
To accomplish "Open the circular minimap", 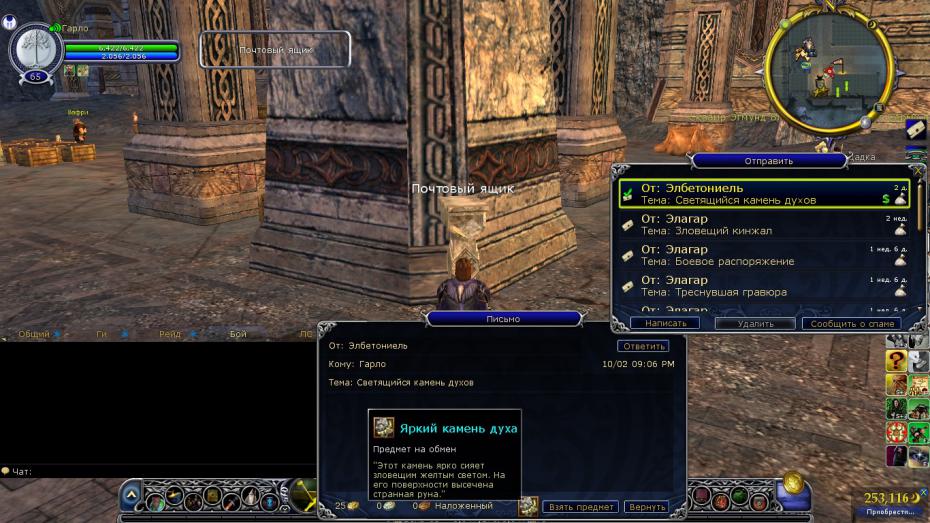I will coord(826,70).
